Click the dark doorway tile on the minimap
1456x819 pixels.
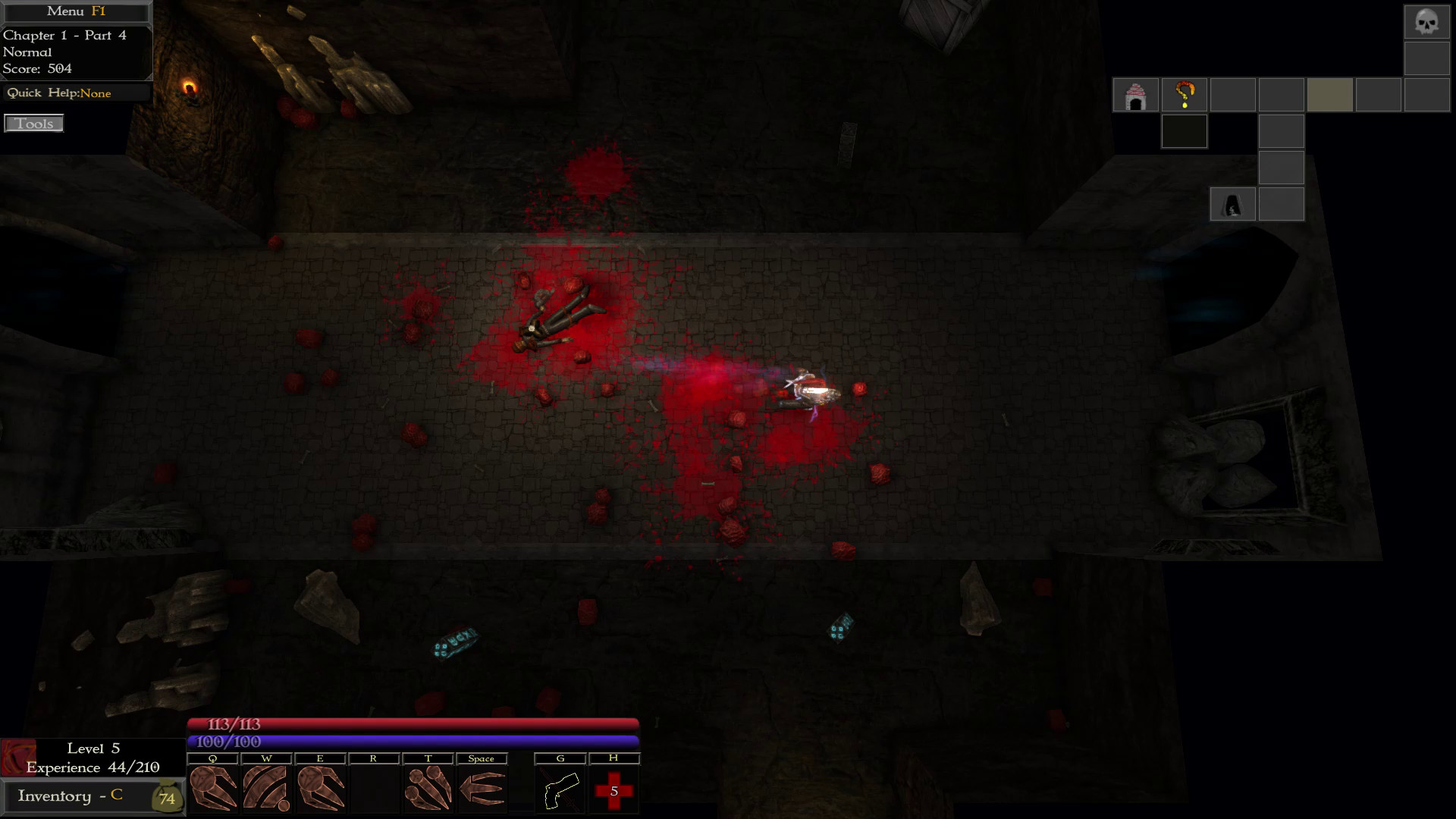coord(1232,204)
